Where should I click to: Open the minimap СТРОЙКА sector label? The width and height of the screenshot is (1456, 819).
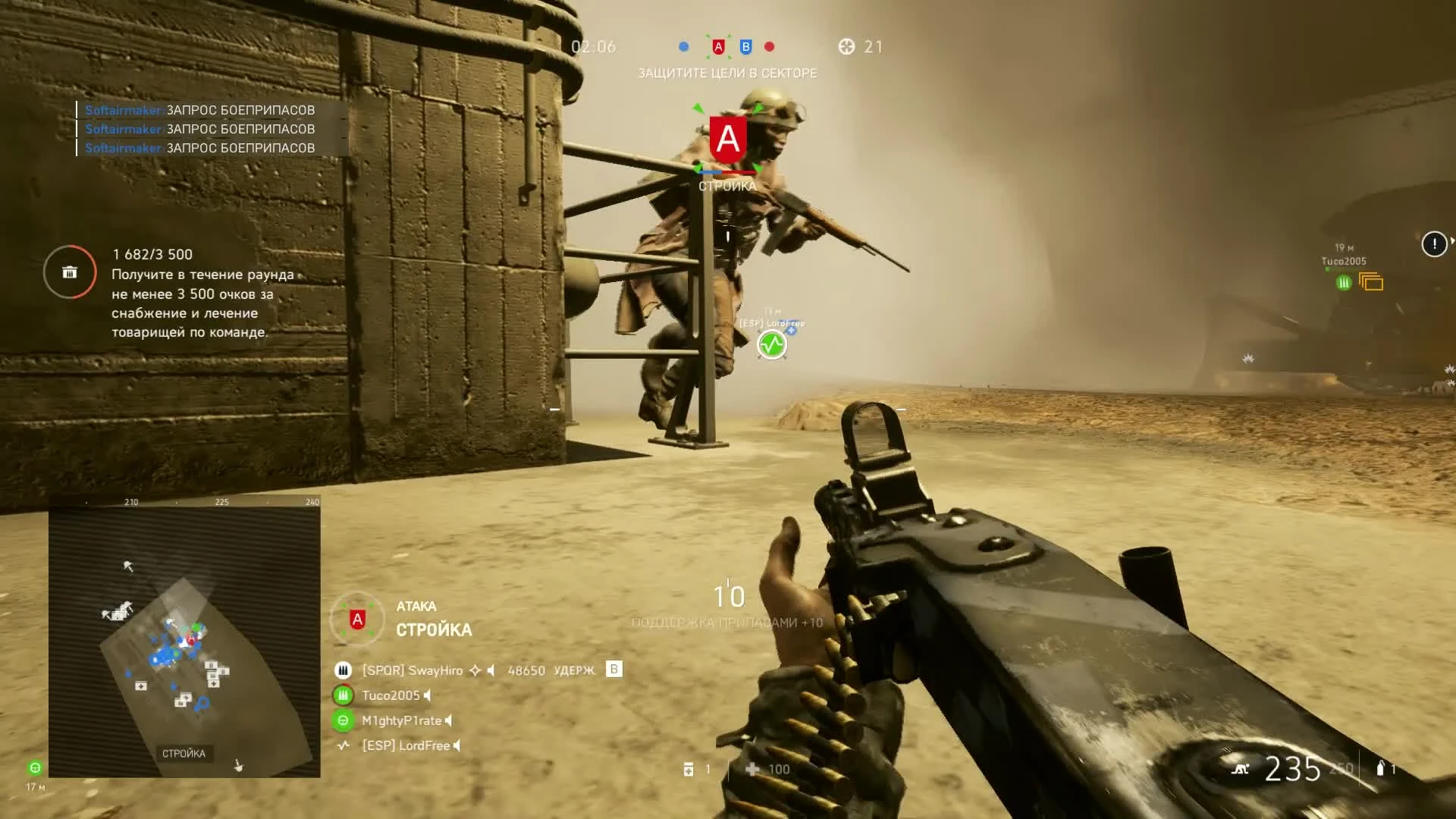(184, 753)
